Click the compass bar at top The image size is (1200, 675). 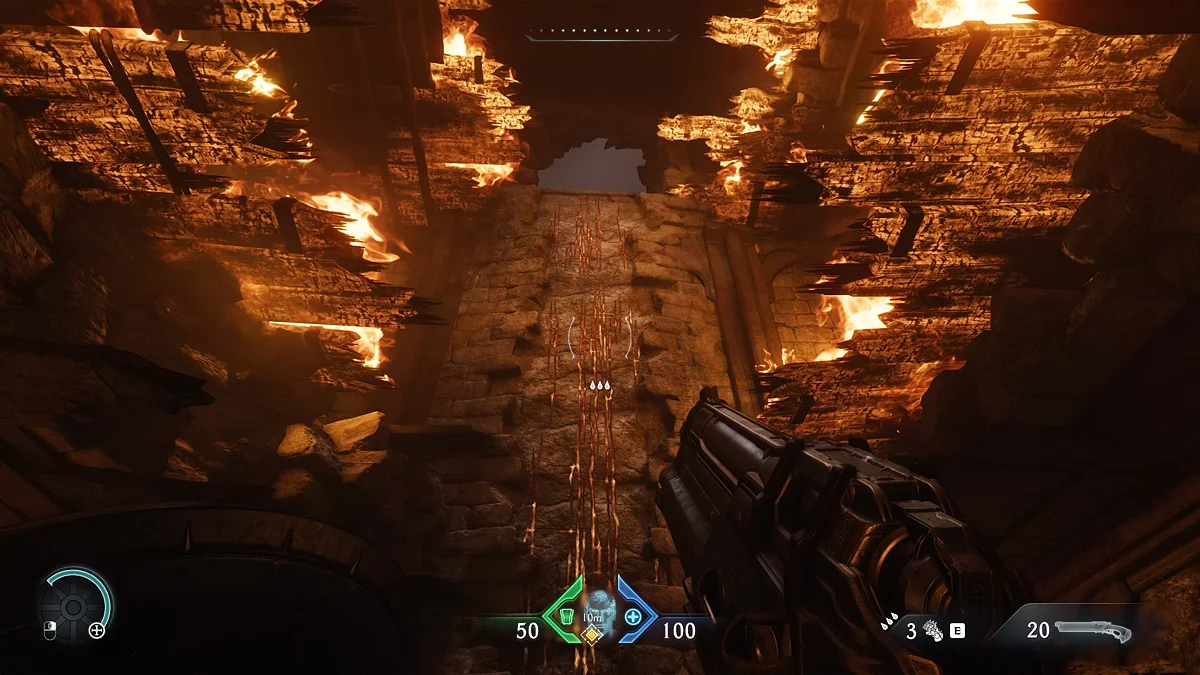[x=601, y=37]
